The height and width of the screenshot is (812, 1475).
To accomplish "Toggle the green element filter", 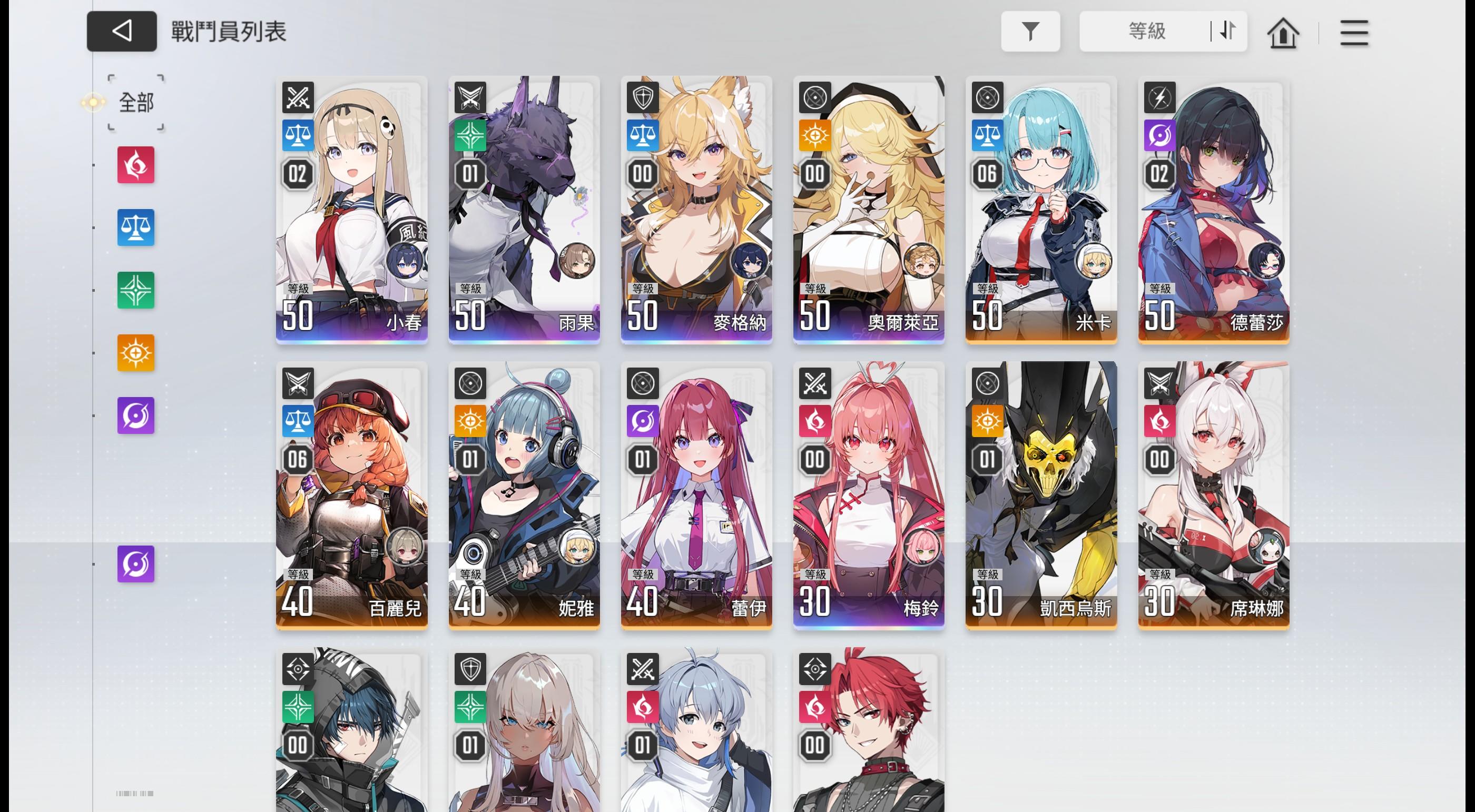I will [x=136, y=291].
